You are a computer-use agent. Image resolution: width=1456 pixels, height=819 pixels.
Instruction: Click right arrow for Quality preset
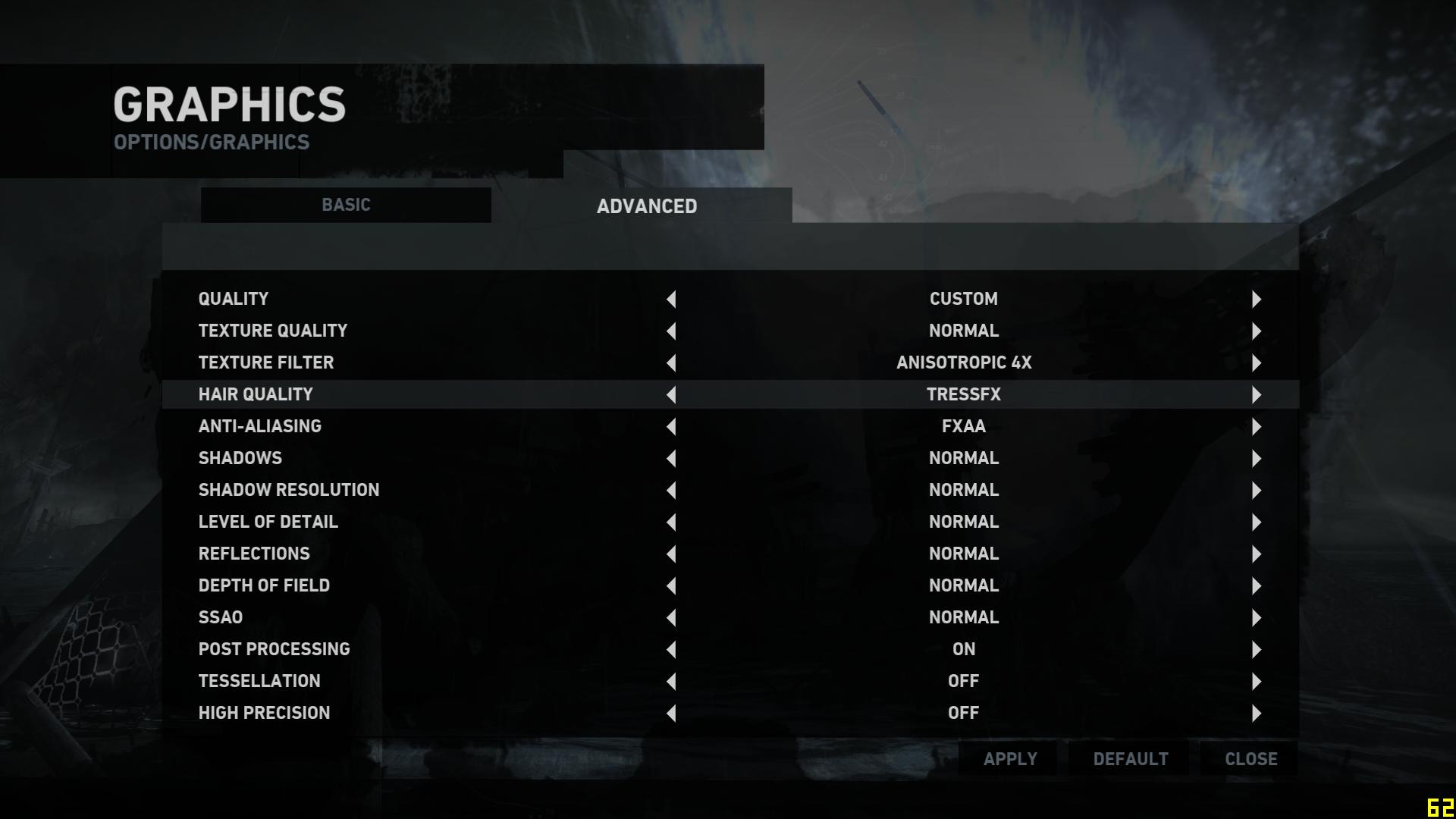[x=1257, y=300]
